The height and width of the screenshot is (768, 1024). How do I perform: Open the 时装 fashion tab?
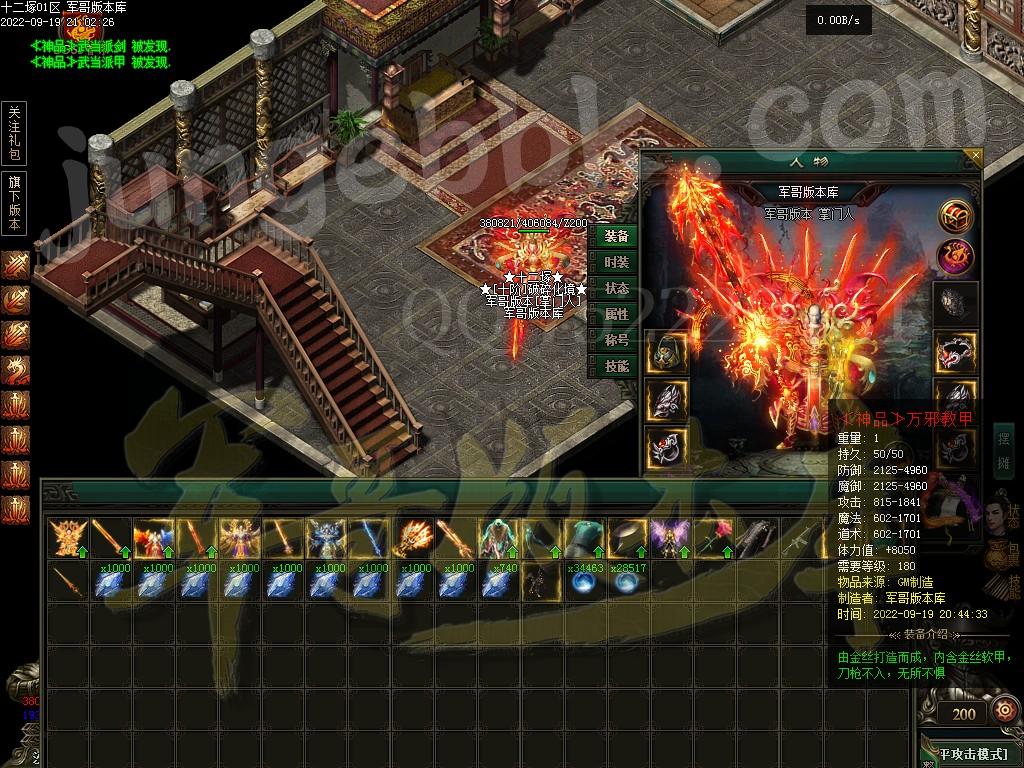[x=617, y=262]
